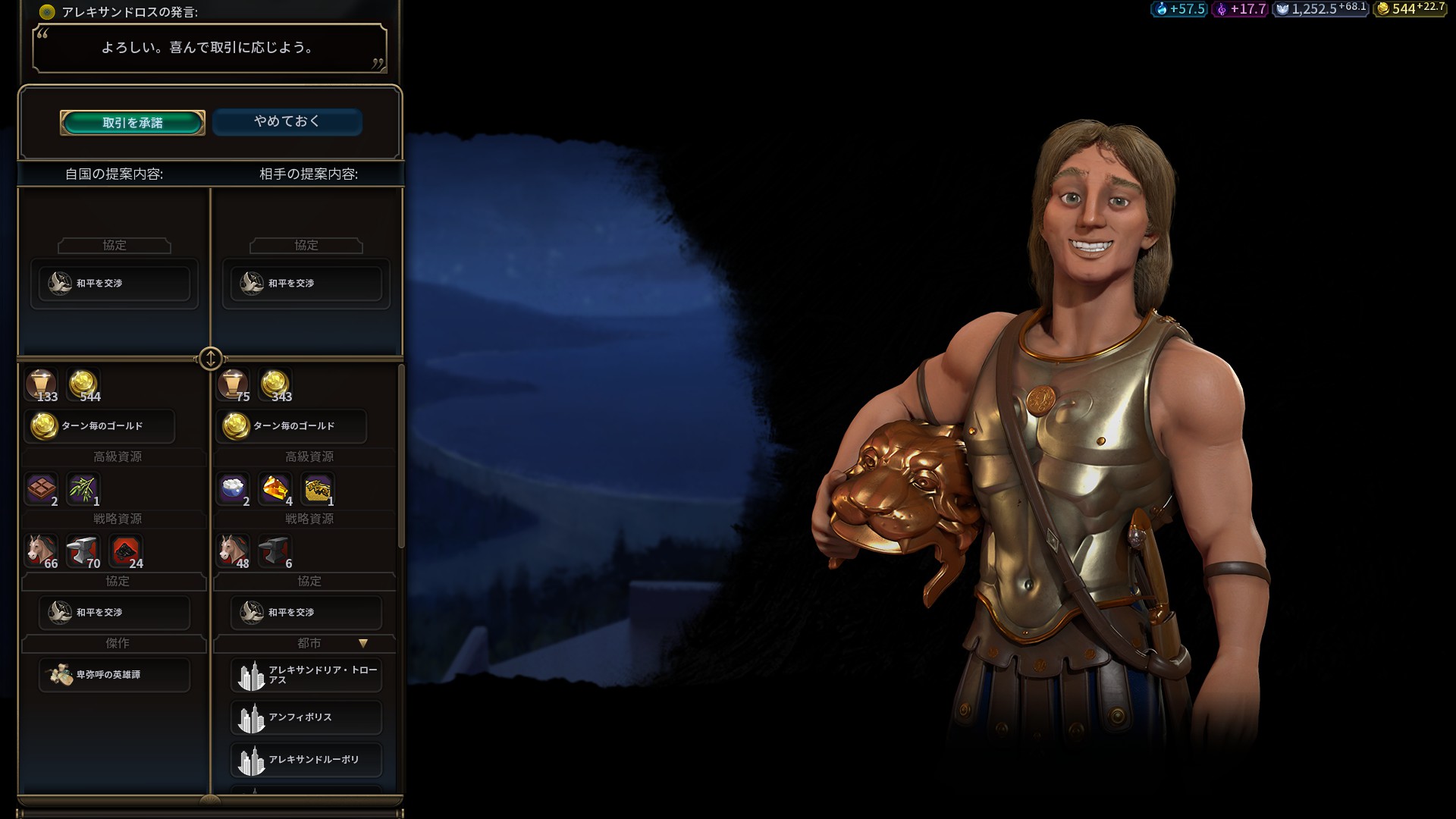Screen dimensions: 1456x819
Task: Offer the coal resource showing 24
Action: 126,551
